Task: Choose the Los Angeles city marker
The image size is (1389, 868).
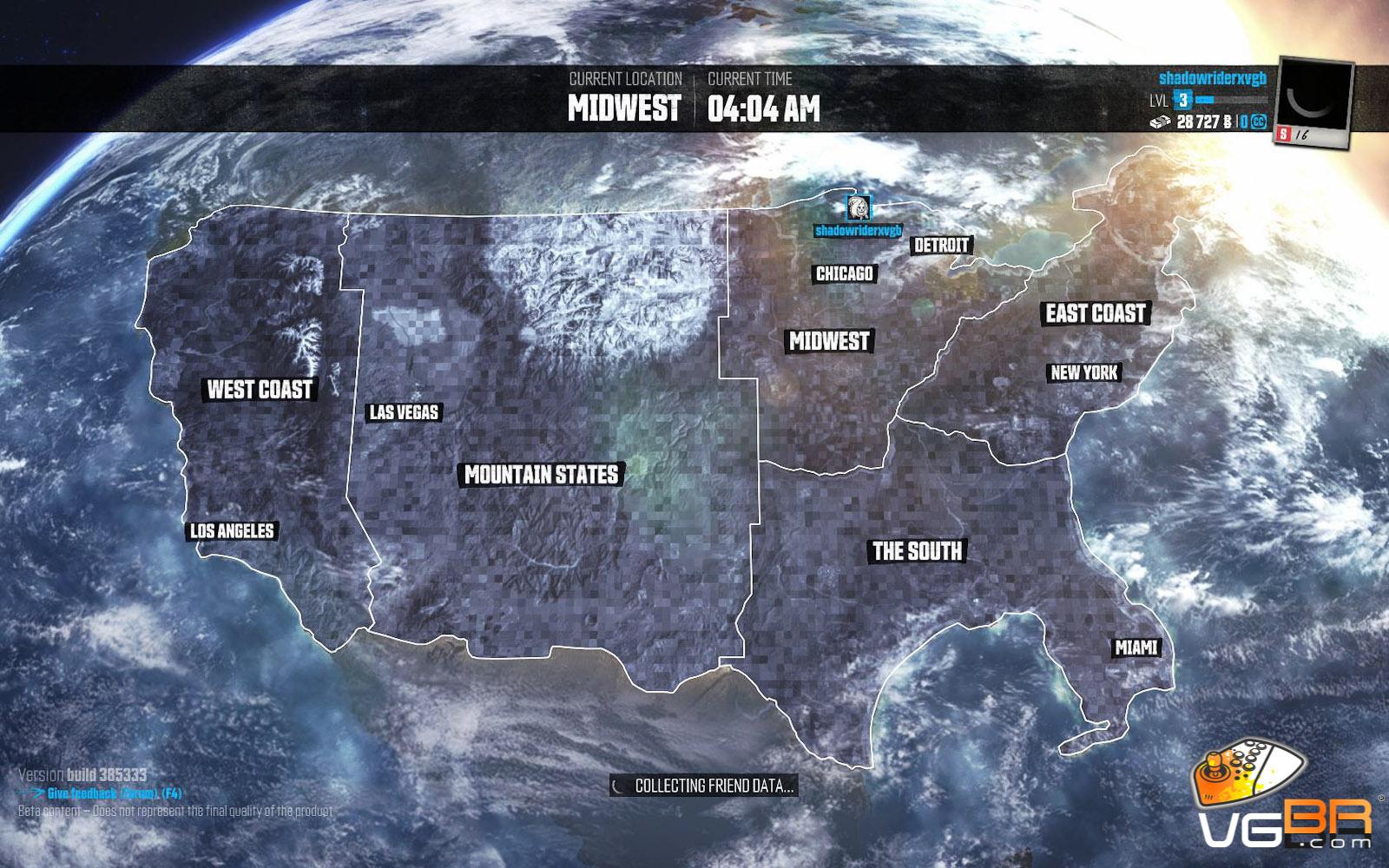Action: (x=233, y=531)
